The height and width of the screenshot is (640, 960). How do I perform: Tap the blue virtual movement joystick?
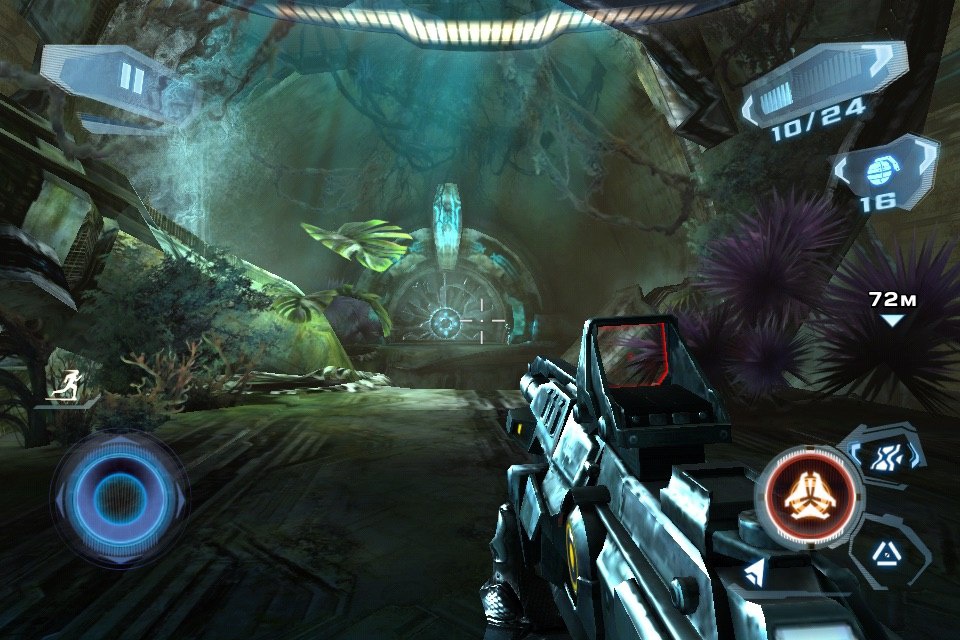click(x=120, y=497)
